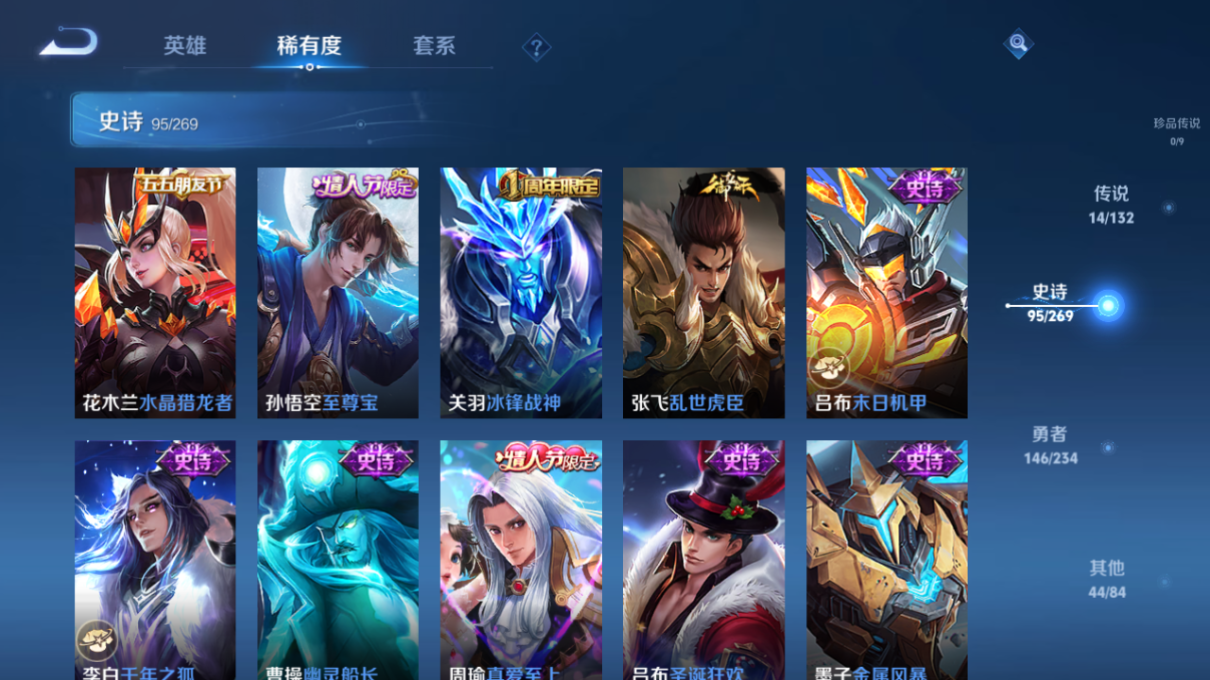Open the 孙悟空 至尊宝 skin card
This screenshot has height=680, width=1210.
click(x=338, y=292)
